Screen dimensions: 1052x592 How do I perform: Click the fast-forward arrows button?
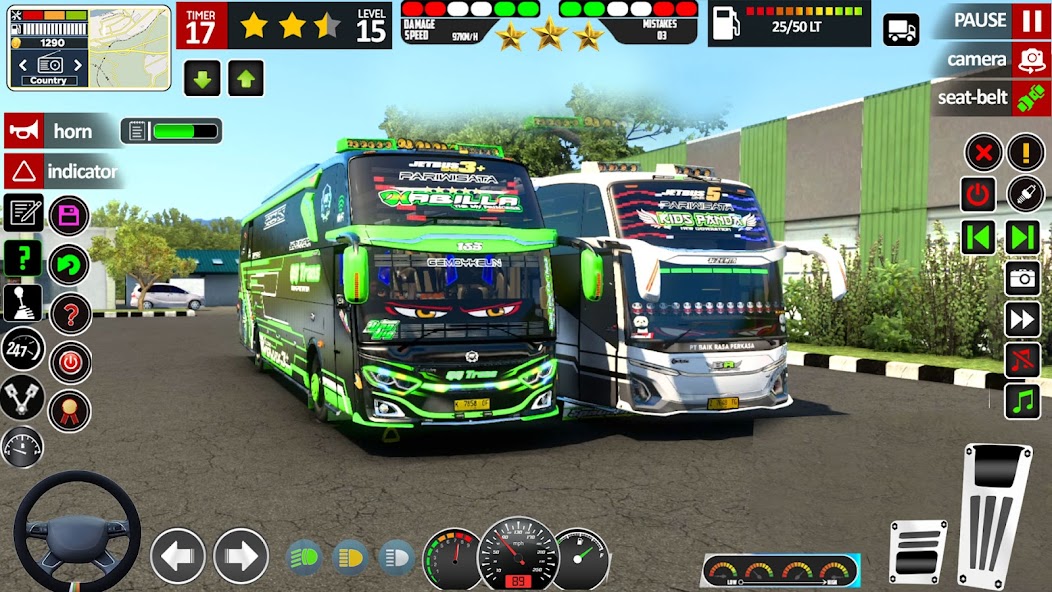pyautogui.click(x=1023, y=320)
